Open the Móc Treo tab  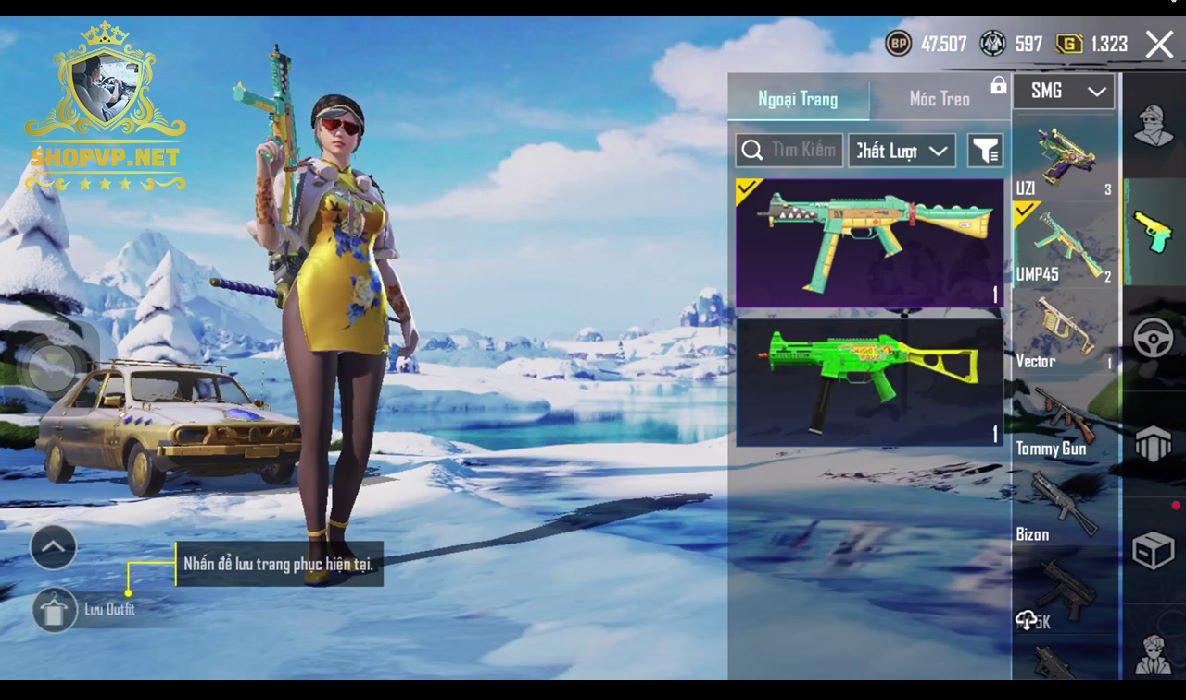point(939,99)
